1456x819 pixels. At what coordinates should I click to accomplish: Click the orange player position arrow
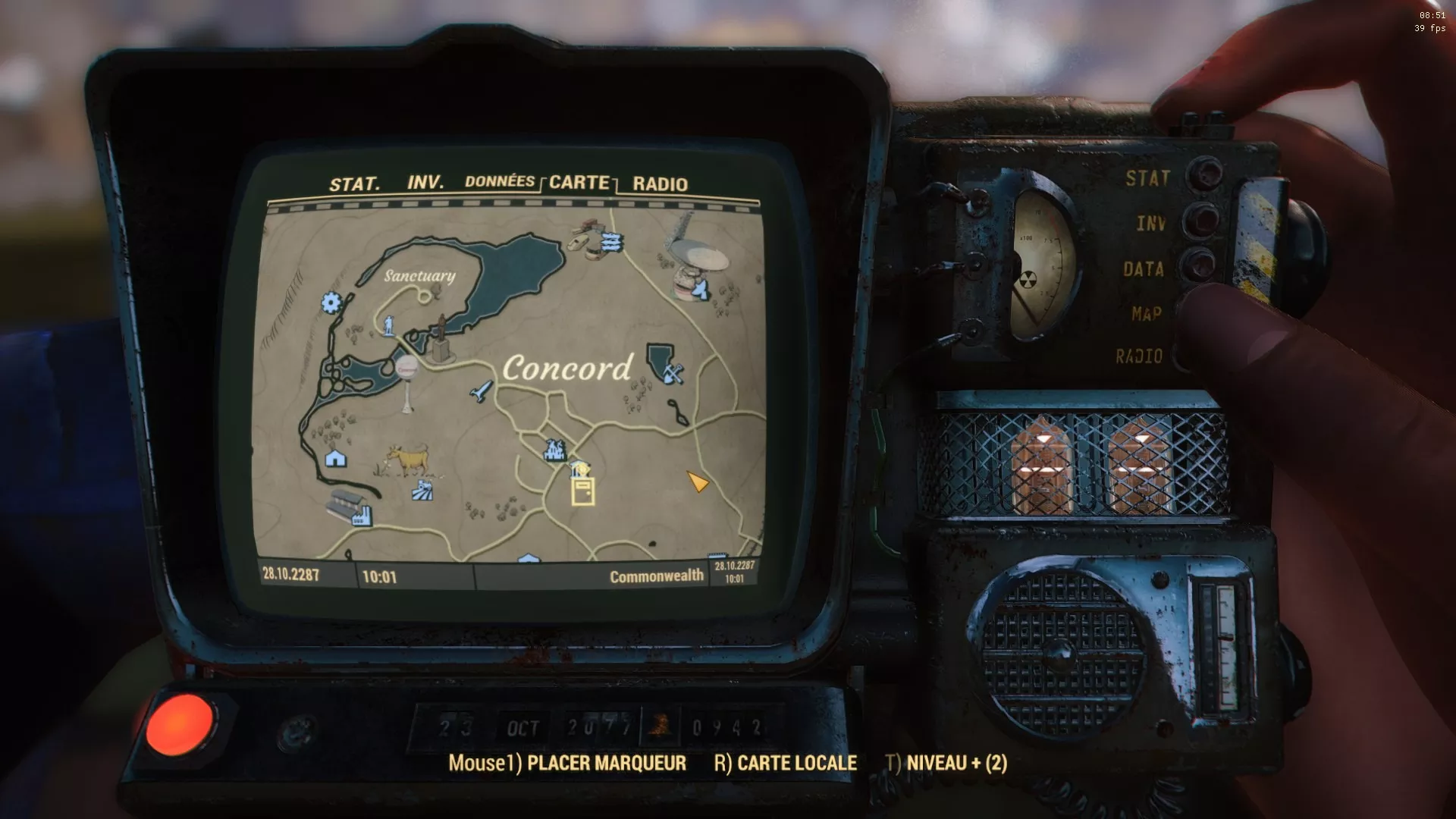click(x=697, y=482)
